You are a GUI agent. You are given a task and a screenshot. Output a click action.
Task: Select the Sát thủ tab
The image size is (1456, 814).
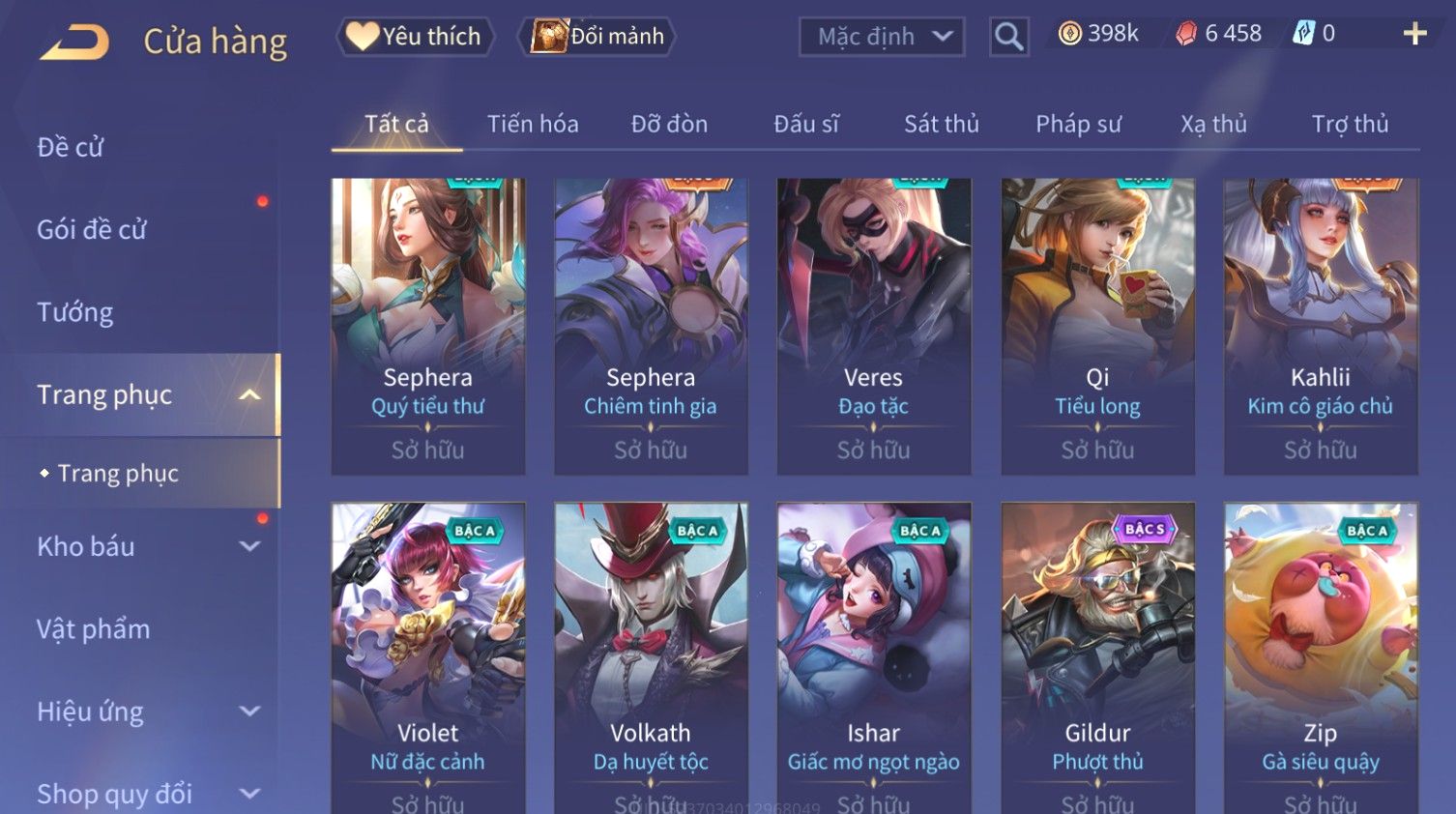point(941,124)
